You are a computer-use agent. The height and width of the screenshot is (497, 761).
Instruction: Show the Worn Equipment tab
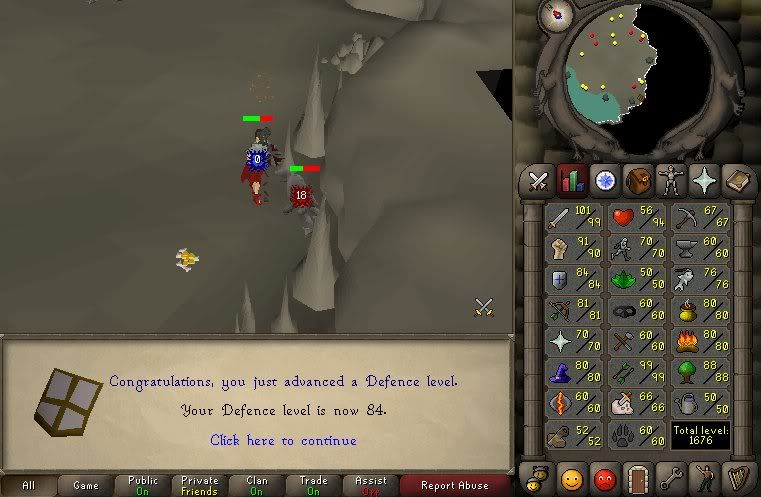(x=671, y=181)
